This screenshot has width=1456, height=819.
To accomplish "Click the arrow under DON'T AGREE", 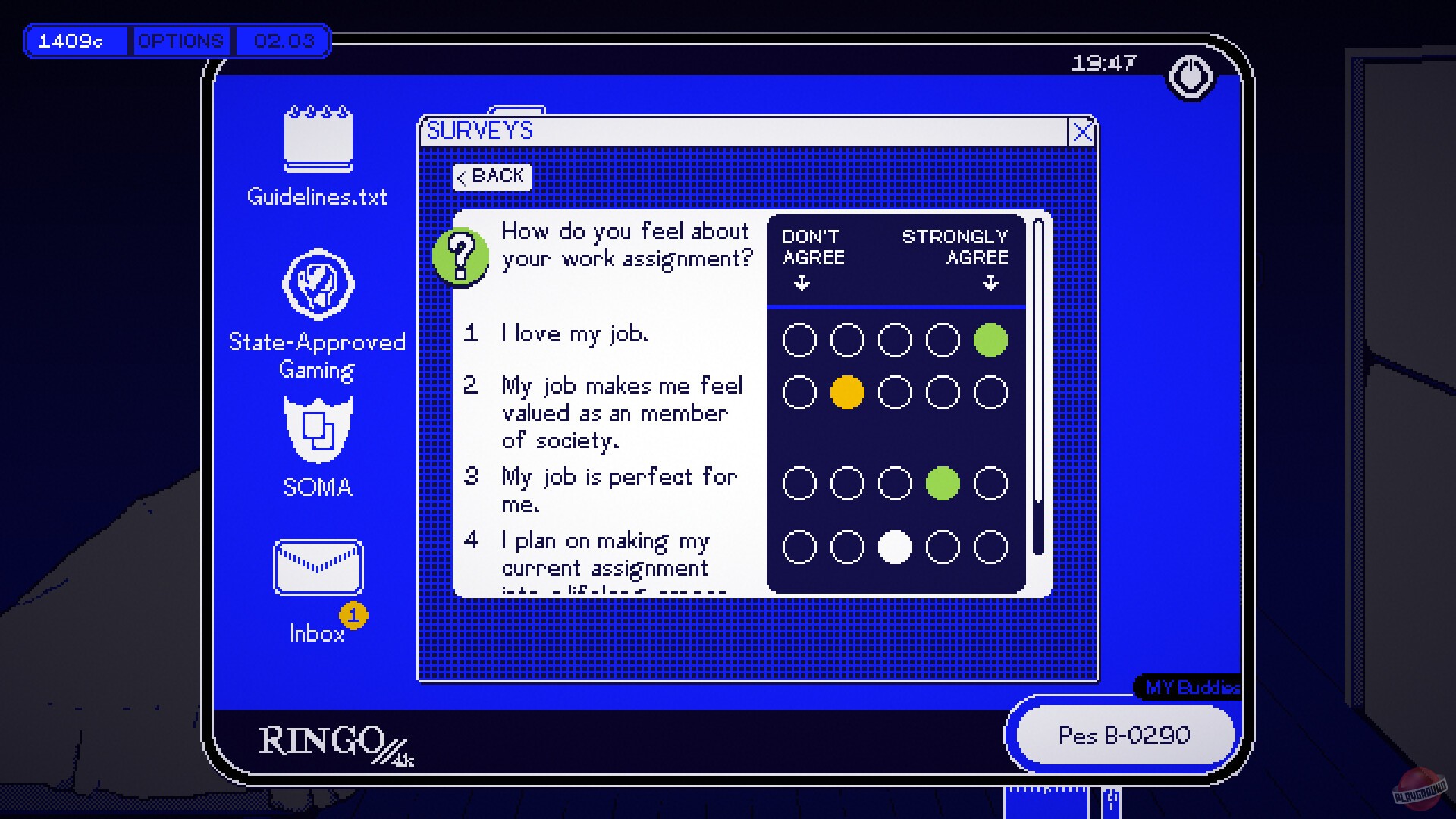I will [800, 284].
